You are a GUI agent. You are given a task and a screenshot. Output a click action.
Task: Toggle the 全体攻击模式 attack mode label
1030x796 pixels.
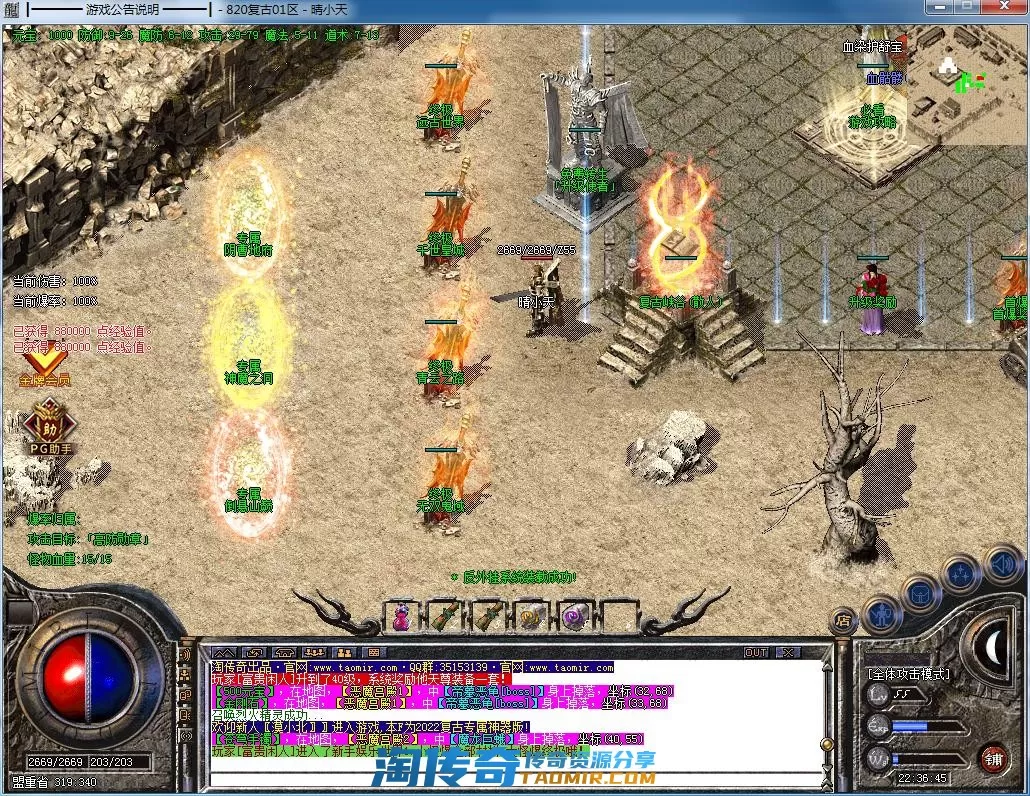coord(908,674)
